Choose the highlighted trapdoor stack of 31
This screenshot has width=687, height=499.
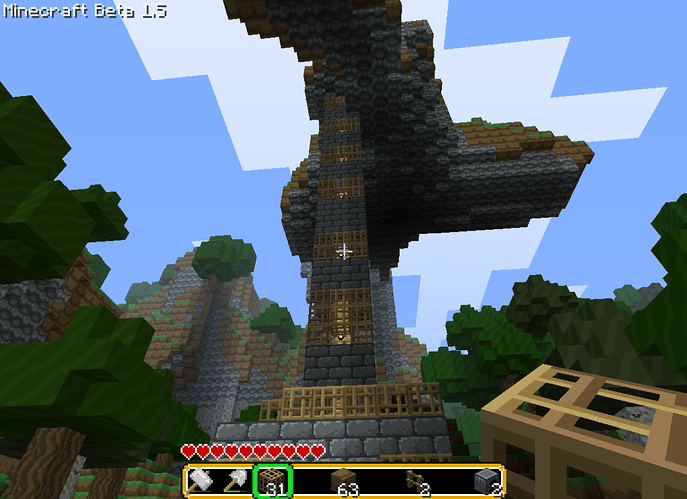click(x=272, y=482)
